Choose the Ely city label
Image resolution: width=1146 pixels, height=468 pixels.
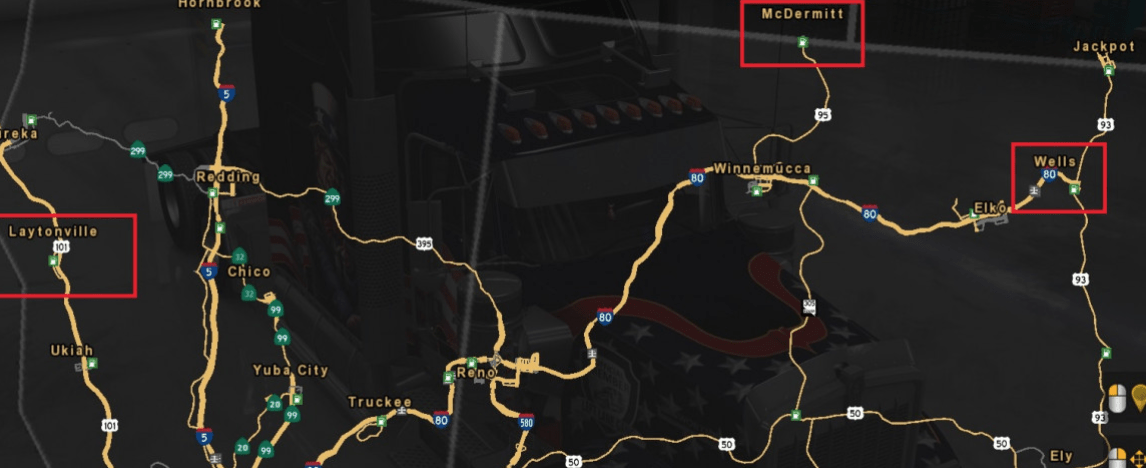[x=1061, y=456]
